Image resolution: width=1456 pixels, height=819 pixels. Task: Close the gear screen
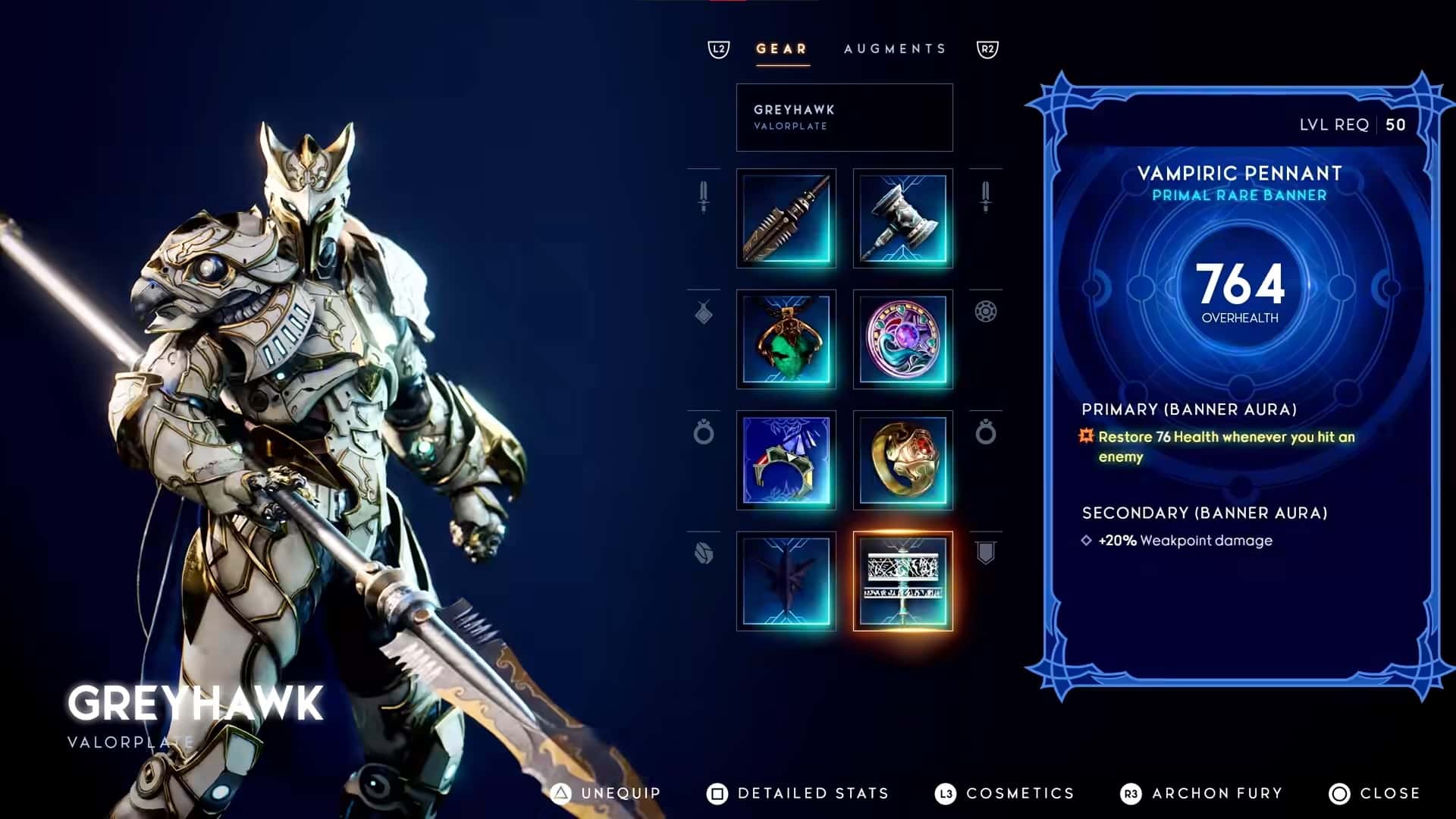pyautogui.click(x=1375, y=793)
